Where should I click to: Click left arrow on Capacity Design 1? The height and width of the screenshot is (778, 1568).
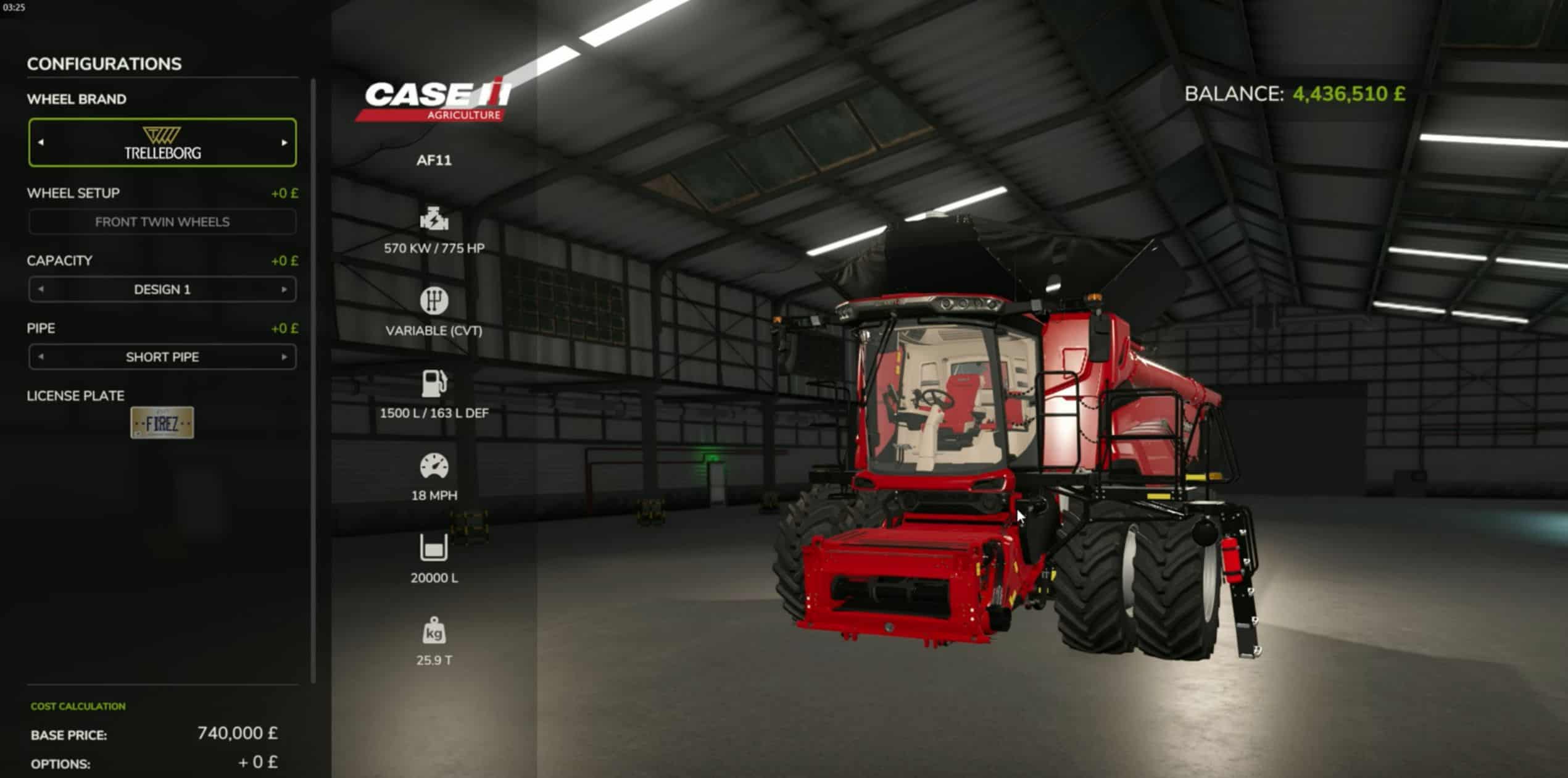point(41,289)
